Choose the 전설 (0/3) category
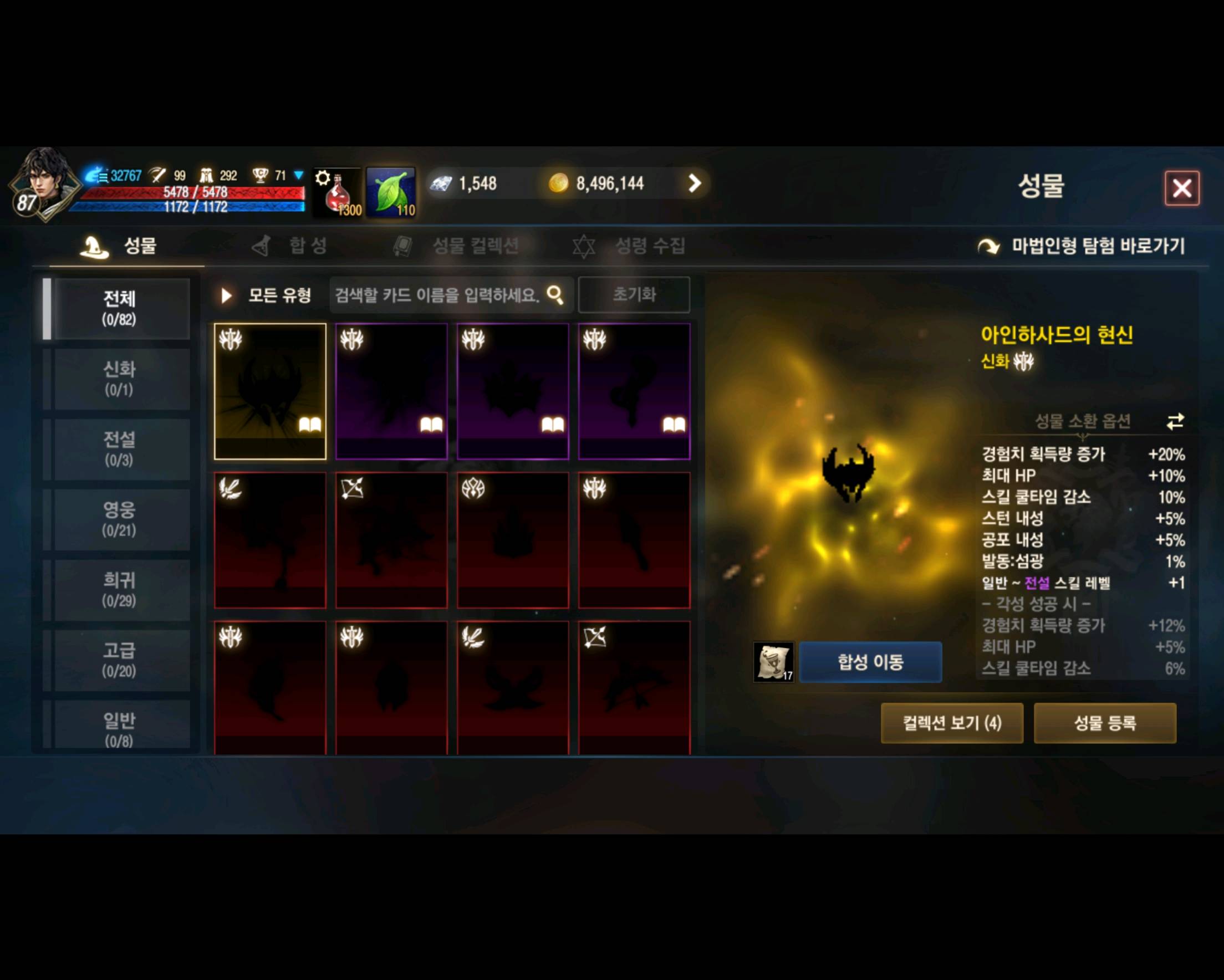This screenshot has width=1224, height=980. [119, 449]
